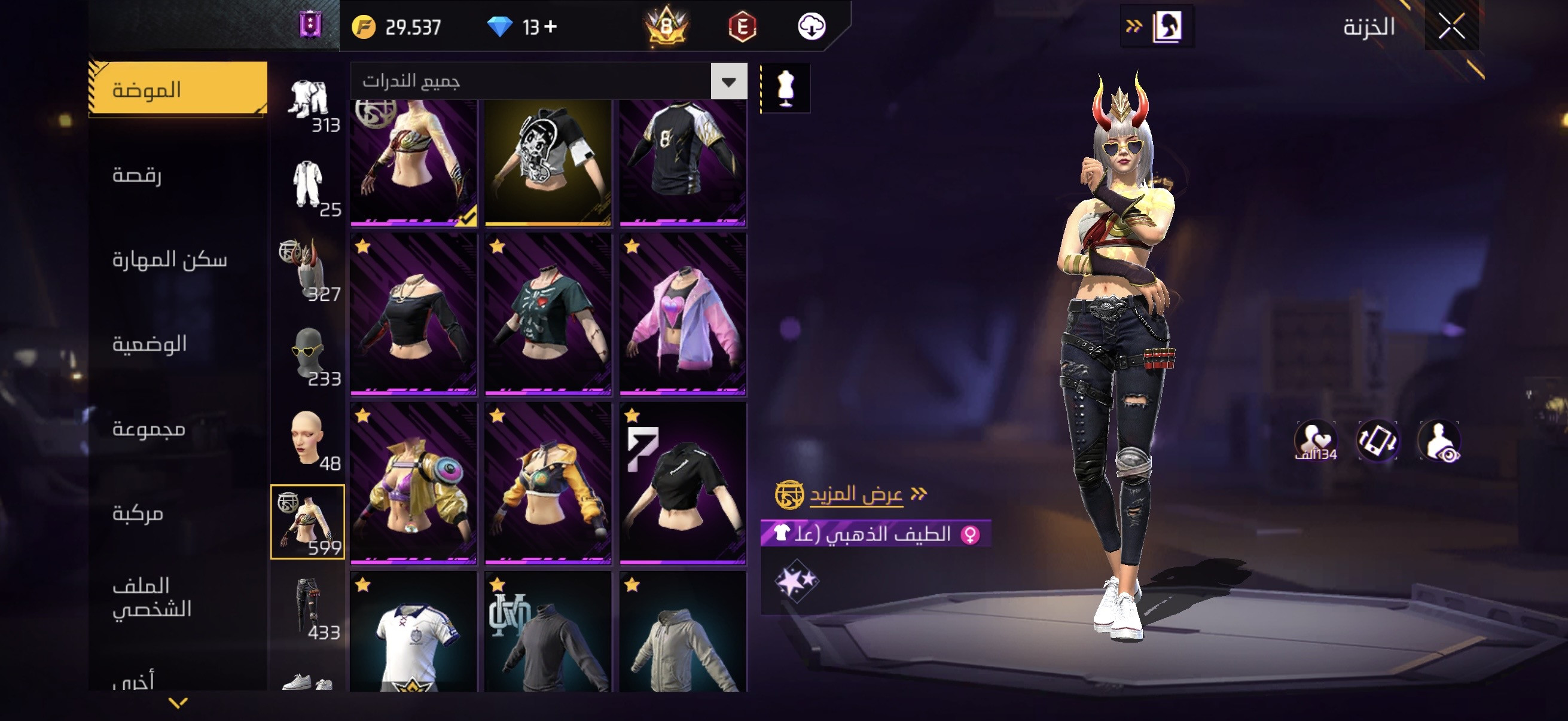Select the heart-glasses facewear category

click(308, 353)
